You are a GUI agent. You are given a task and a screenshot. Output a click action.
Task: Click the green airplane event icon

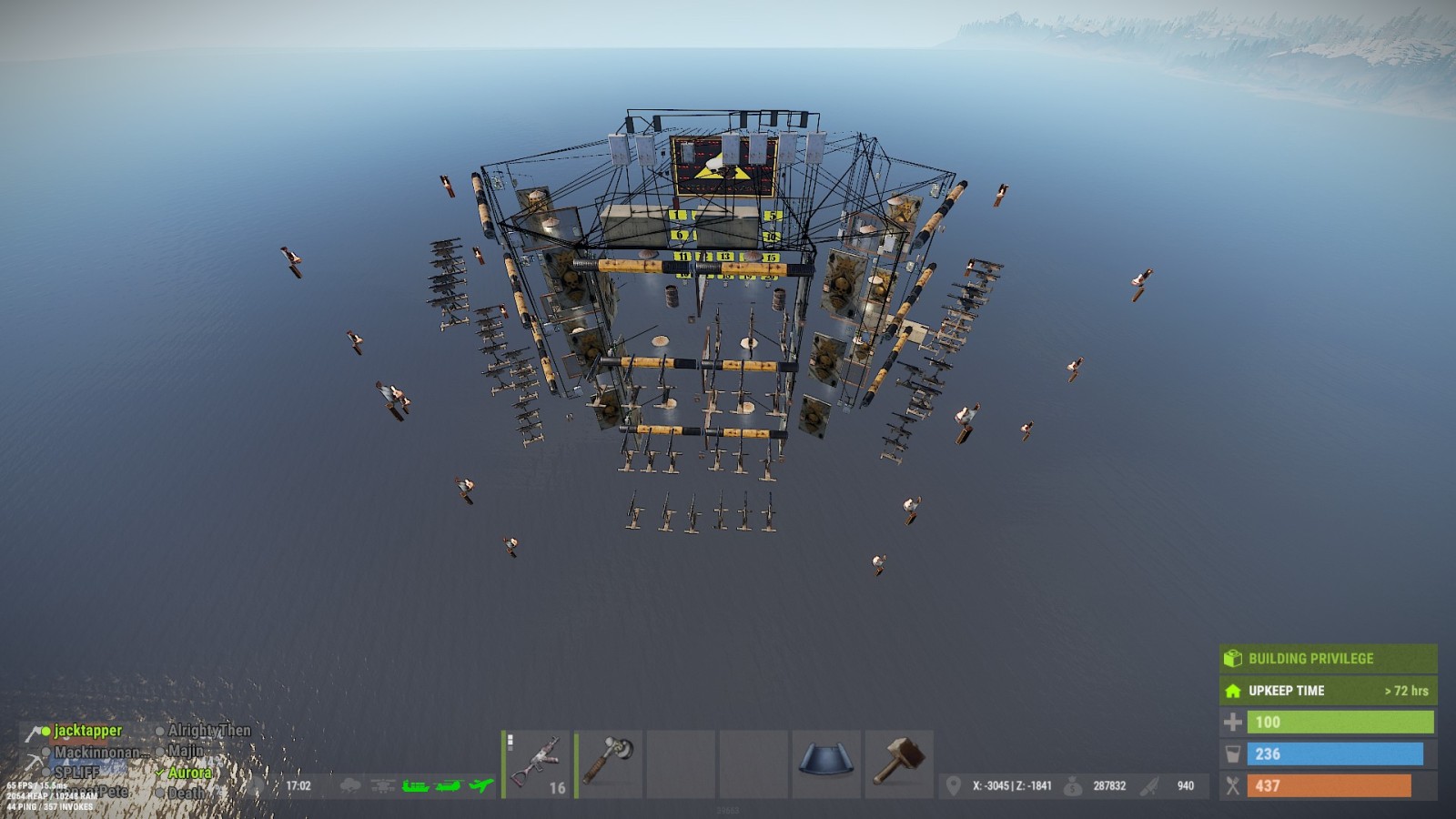click(481, 785)
